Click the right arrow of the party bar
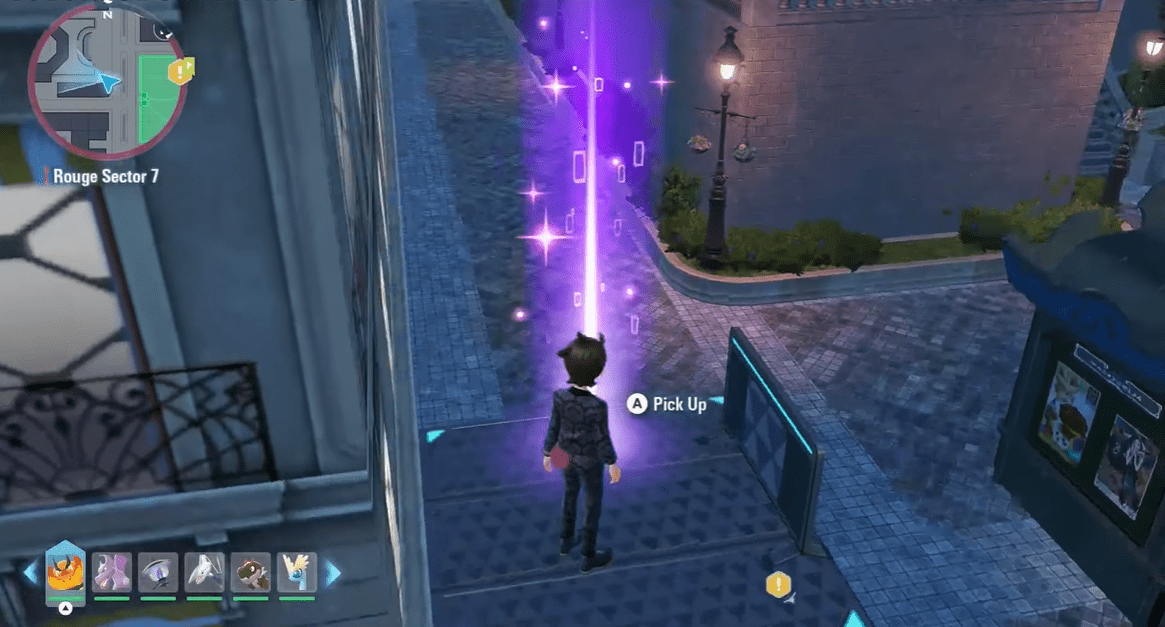This screenshot has width=1165, height=627. [332, 573]
